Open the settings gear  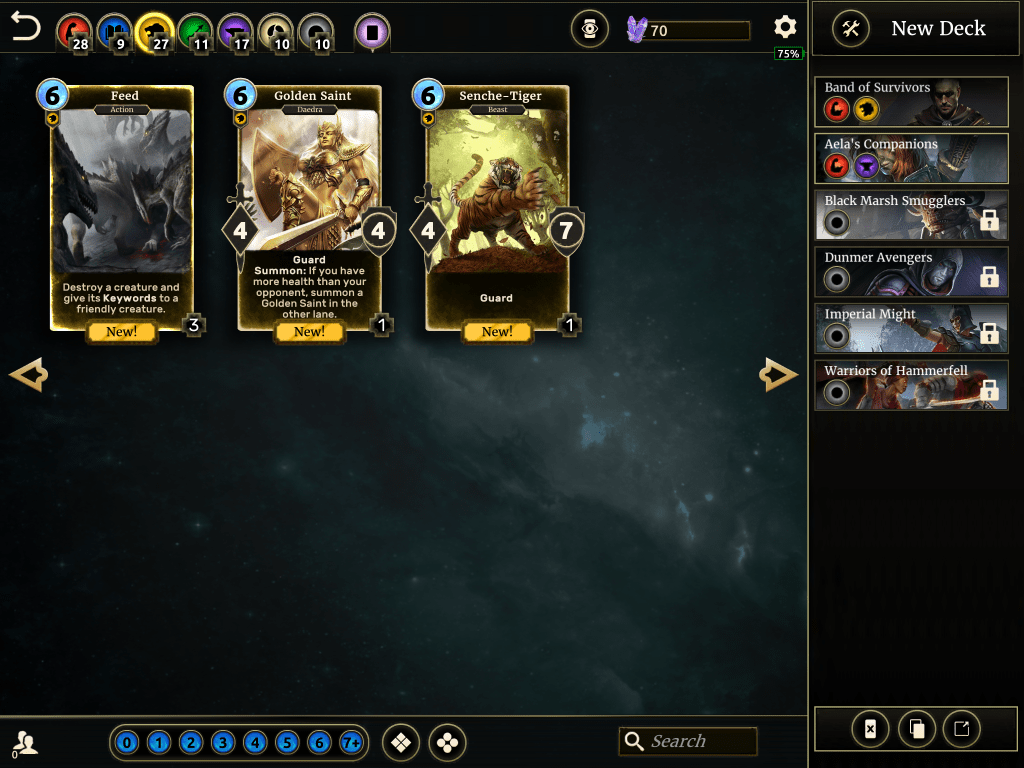click(x=786, y=28)
